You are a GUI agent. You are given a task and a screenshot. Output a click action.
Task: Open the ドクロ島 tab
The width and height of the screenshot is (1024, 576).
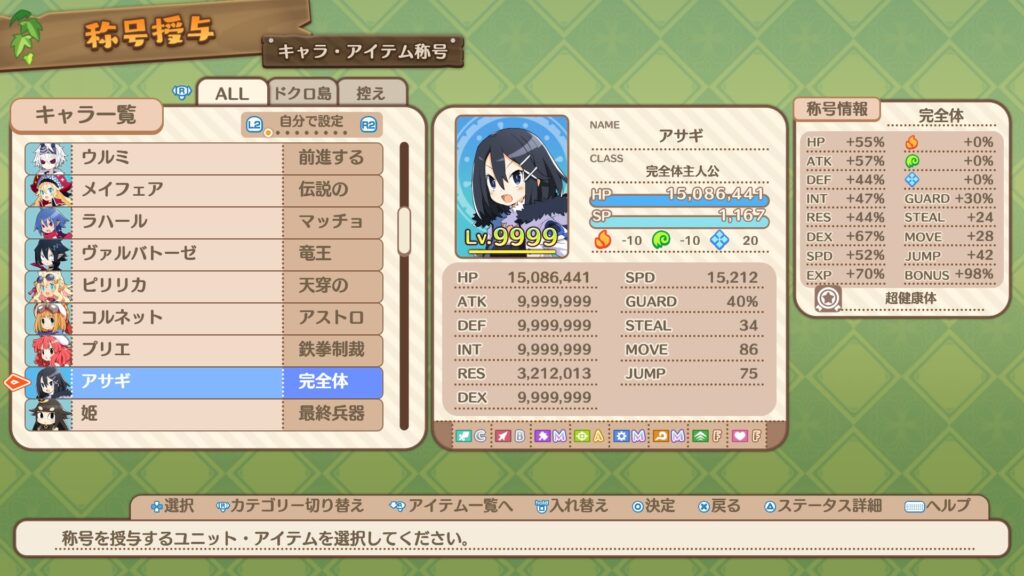click(302, 93)
